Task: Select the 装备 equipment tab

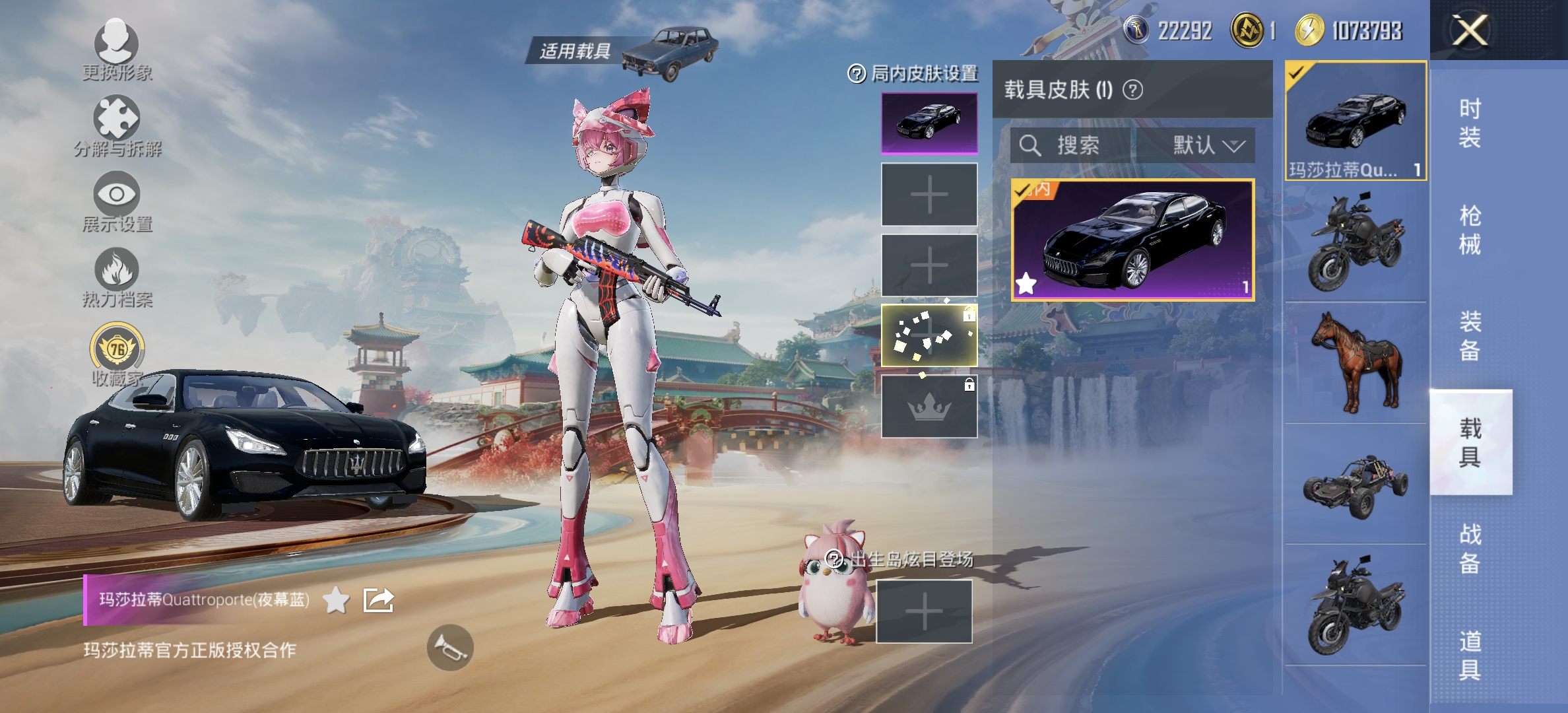Action: (x=1470, y=336)
